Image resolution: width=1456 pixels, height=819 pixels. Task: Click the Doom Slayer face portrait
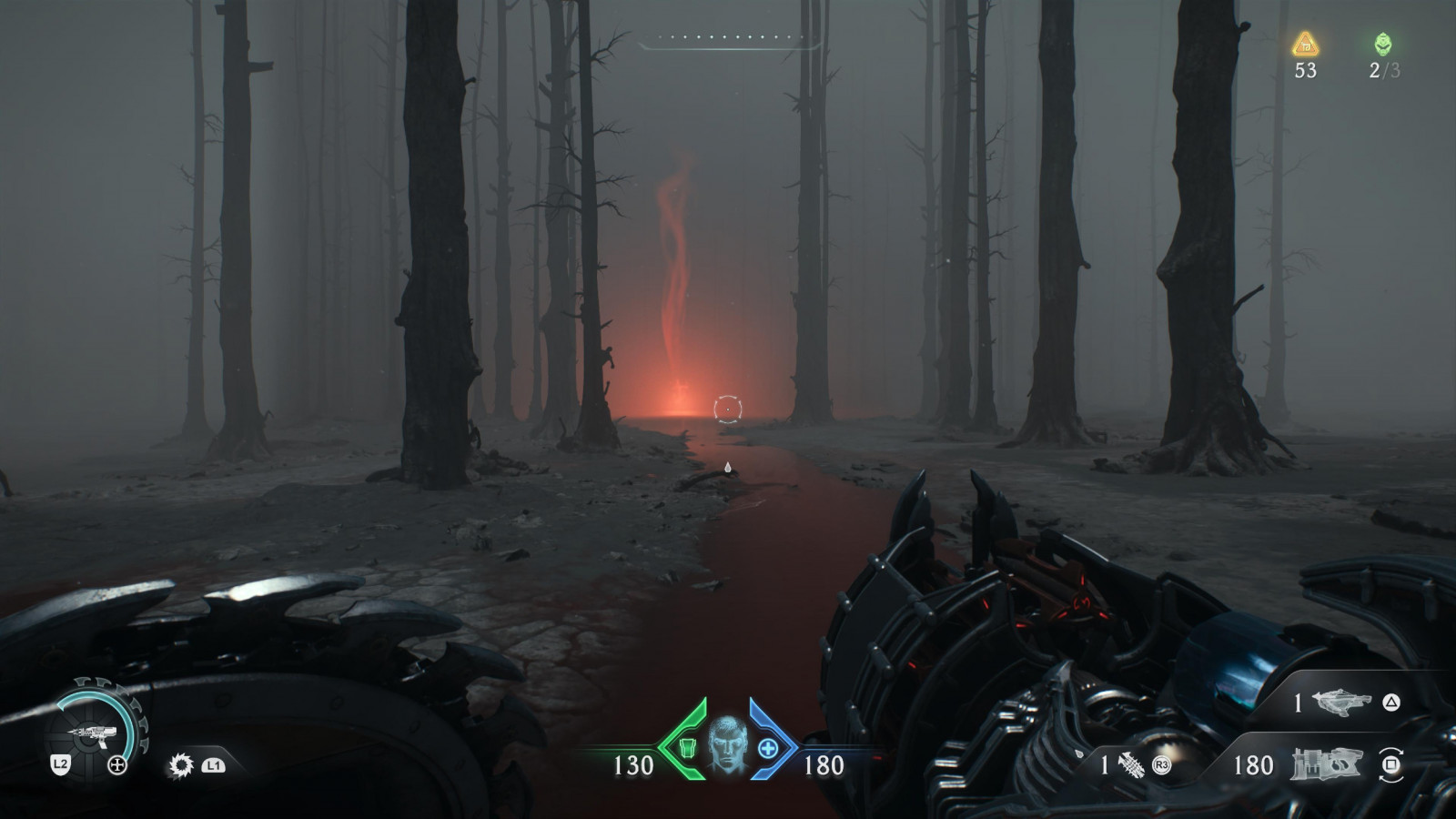coord(727,746)
